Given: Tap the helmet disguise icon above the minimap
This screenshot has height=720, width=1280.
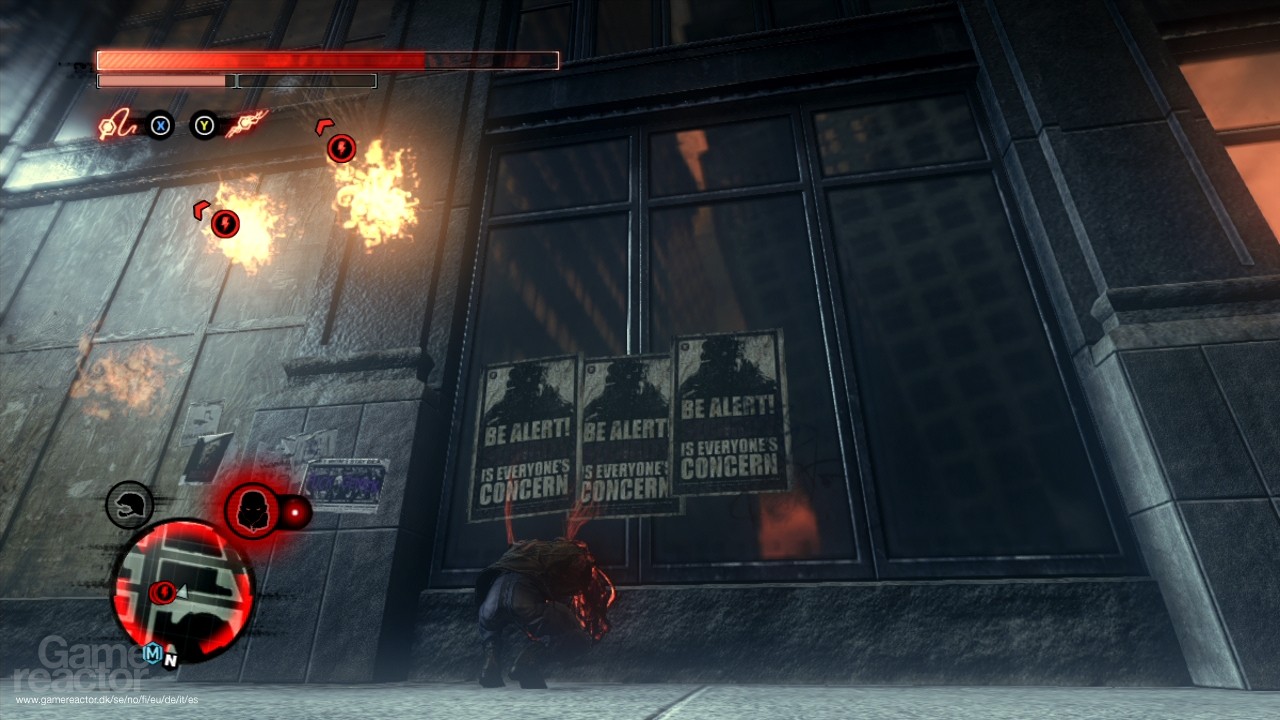Looking at the screenshot, I should click(x=128, y=505).
